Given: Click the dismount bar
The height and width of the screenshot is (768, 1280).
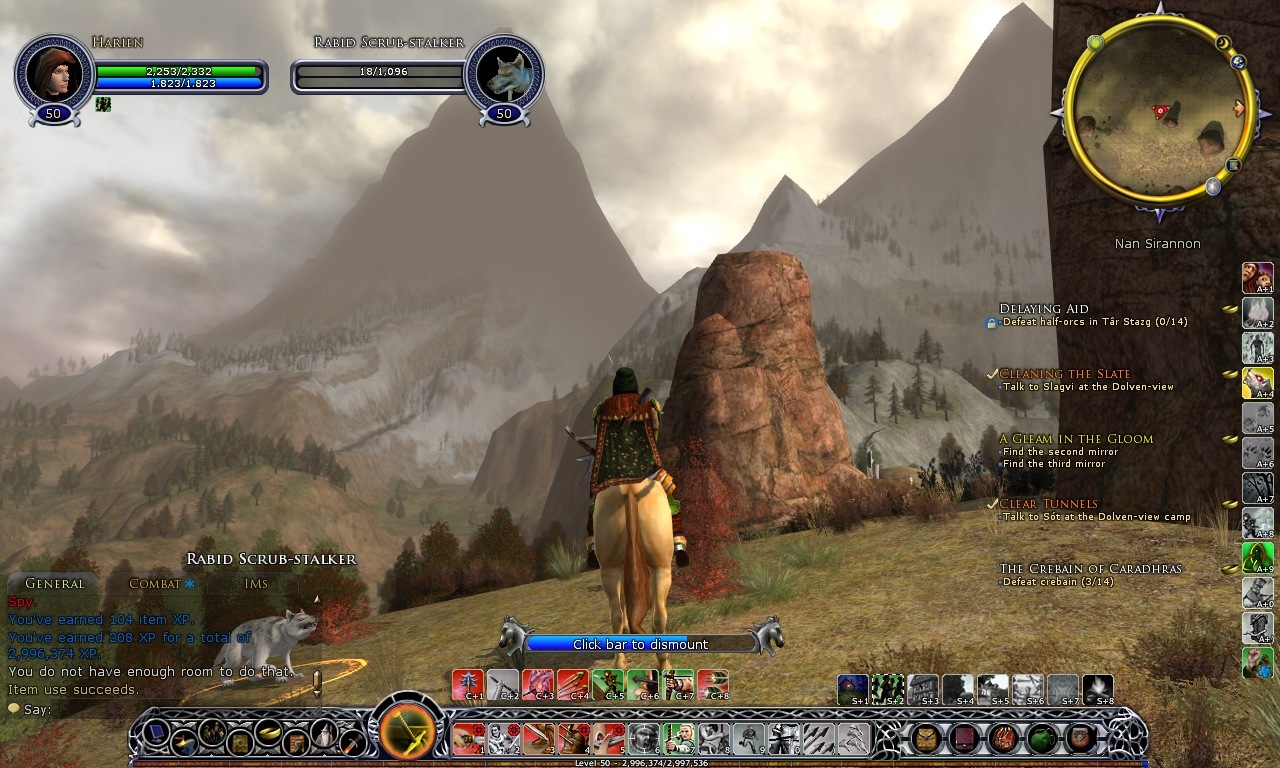Looking at the screenshot, I should (640, 644).
